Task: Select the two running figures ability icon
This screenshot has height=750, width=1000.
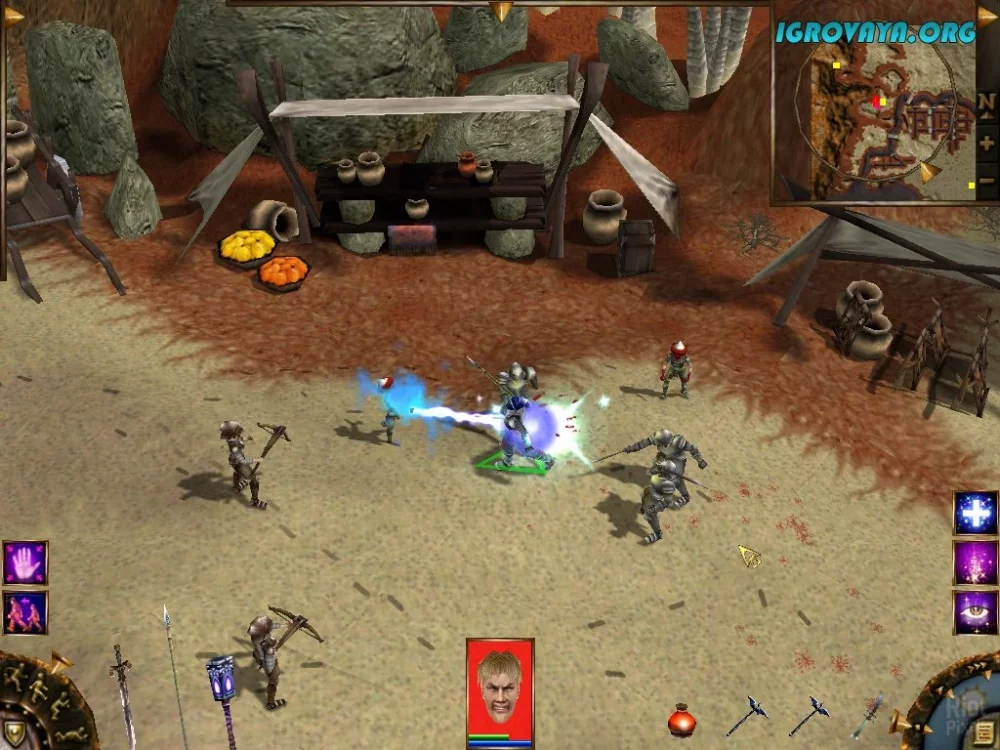Action: click(25, 612)
